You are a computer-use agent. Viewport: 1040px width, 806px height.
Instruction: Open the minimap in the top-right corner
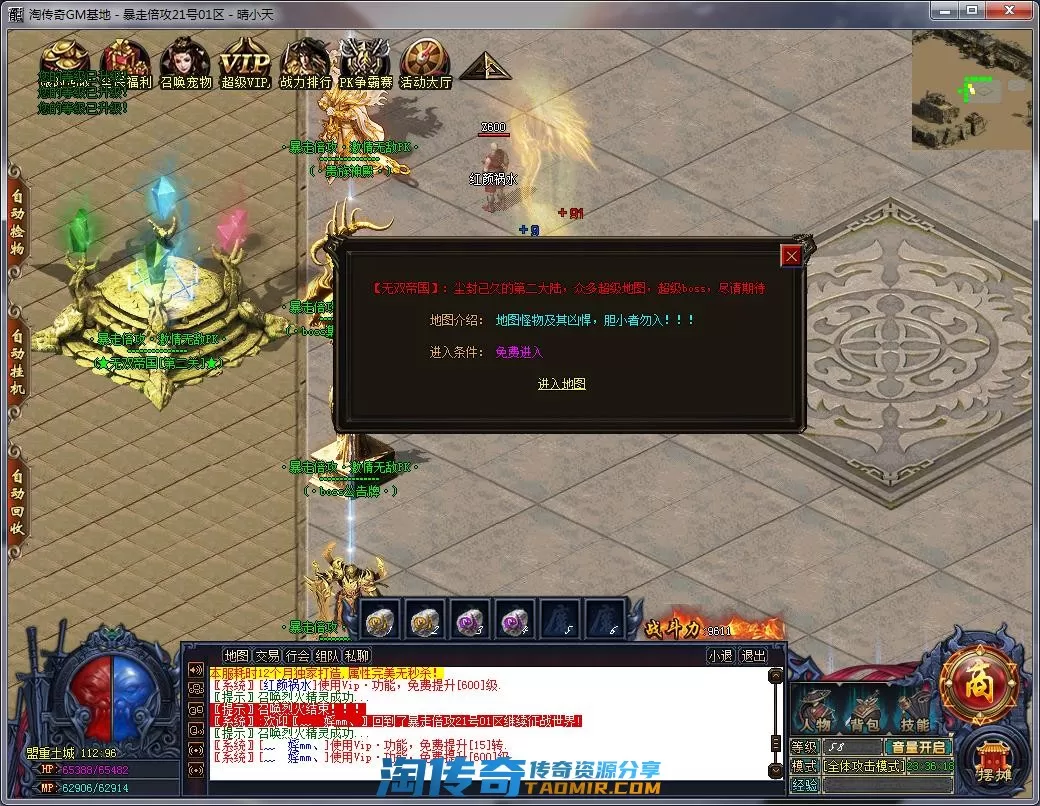click(971, 89)
